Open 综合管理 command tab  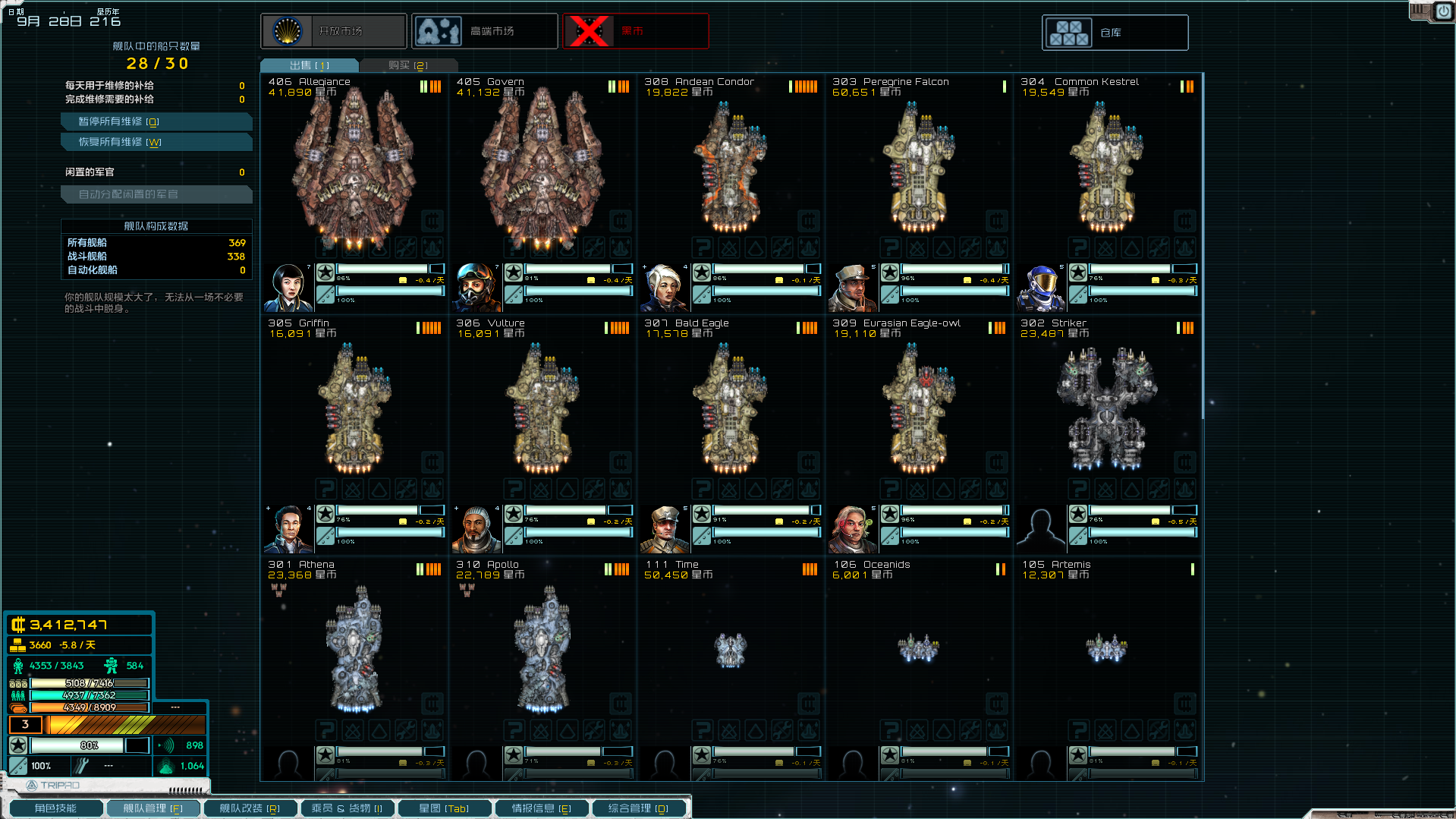point(638,808)
